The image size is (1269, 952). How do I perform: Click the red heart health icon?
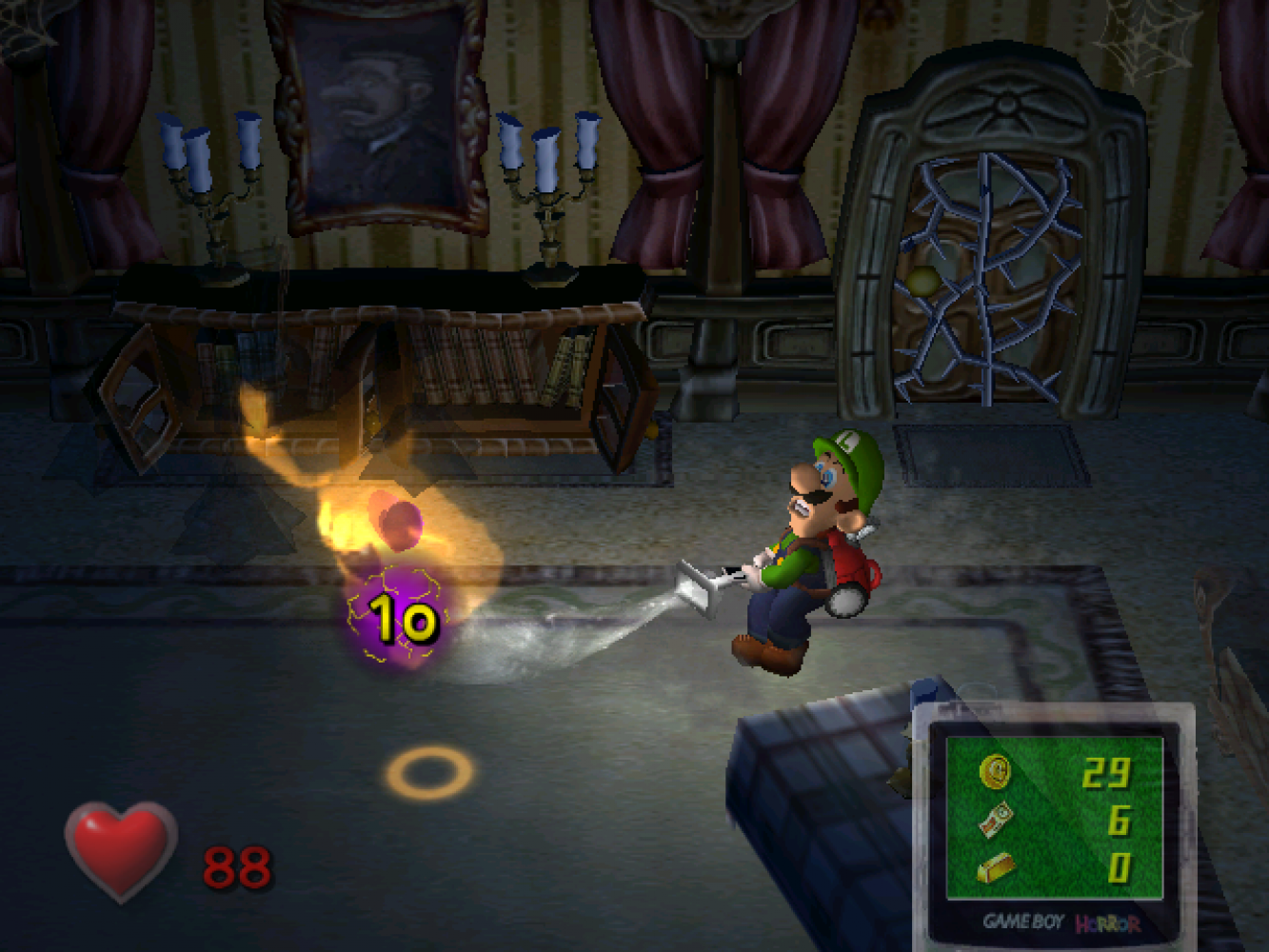click(120, 849)
